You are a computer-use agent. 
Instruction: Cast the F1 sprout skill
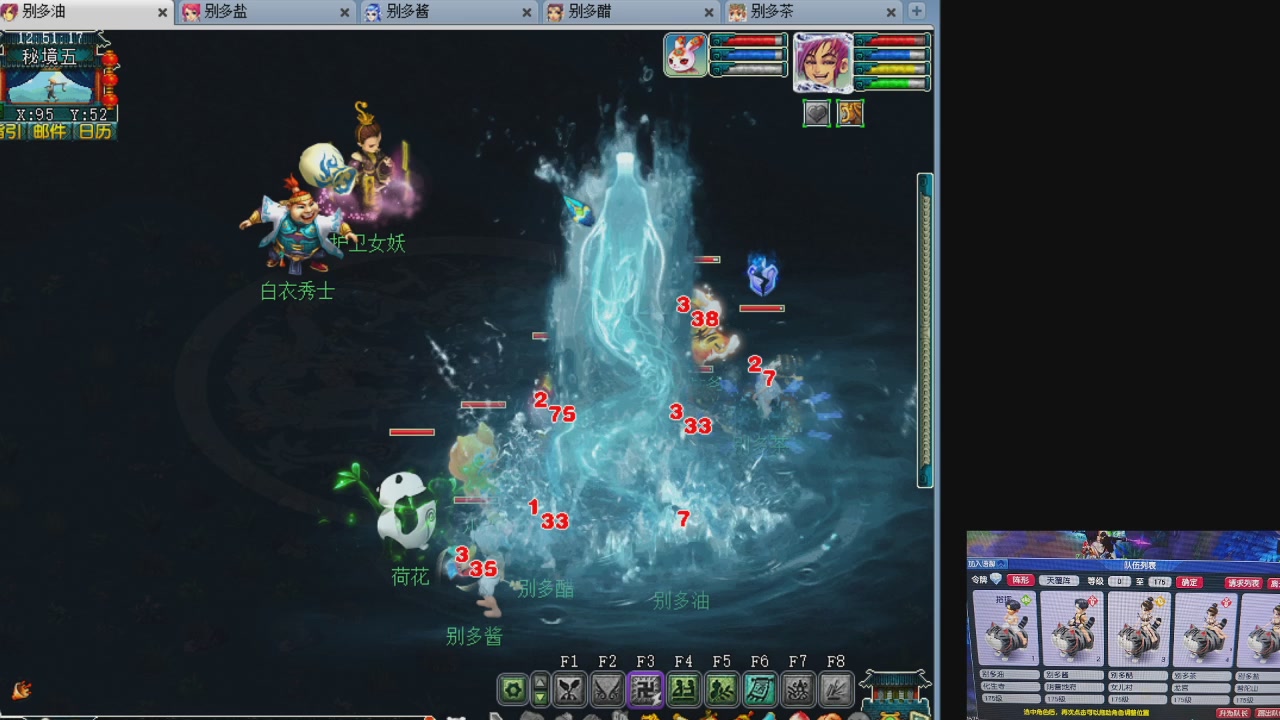(x=569, y=690)
